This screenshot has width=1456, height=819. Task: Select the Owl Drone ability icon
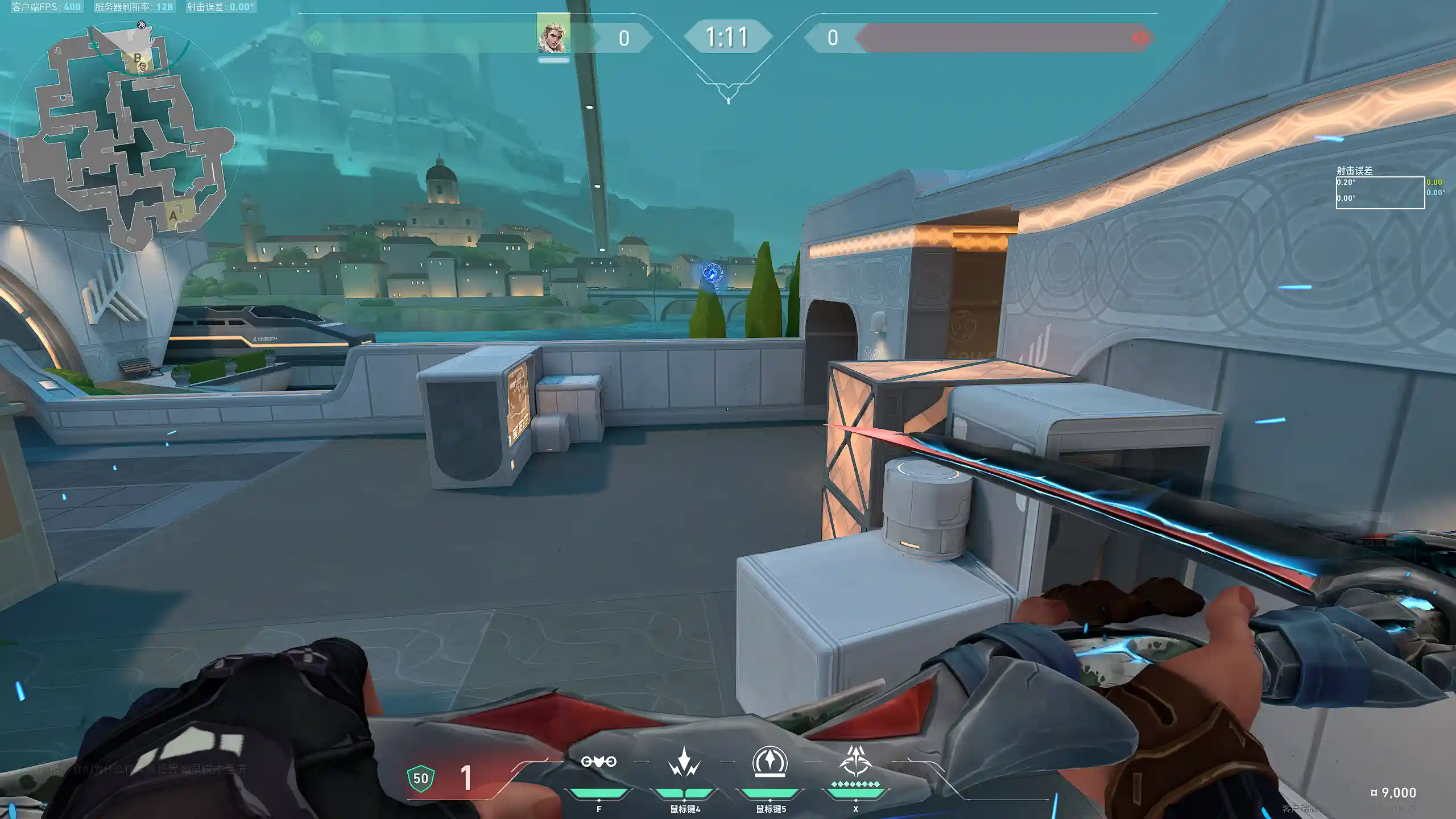[598, 762]
